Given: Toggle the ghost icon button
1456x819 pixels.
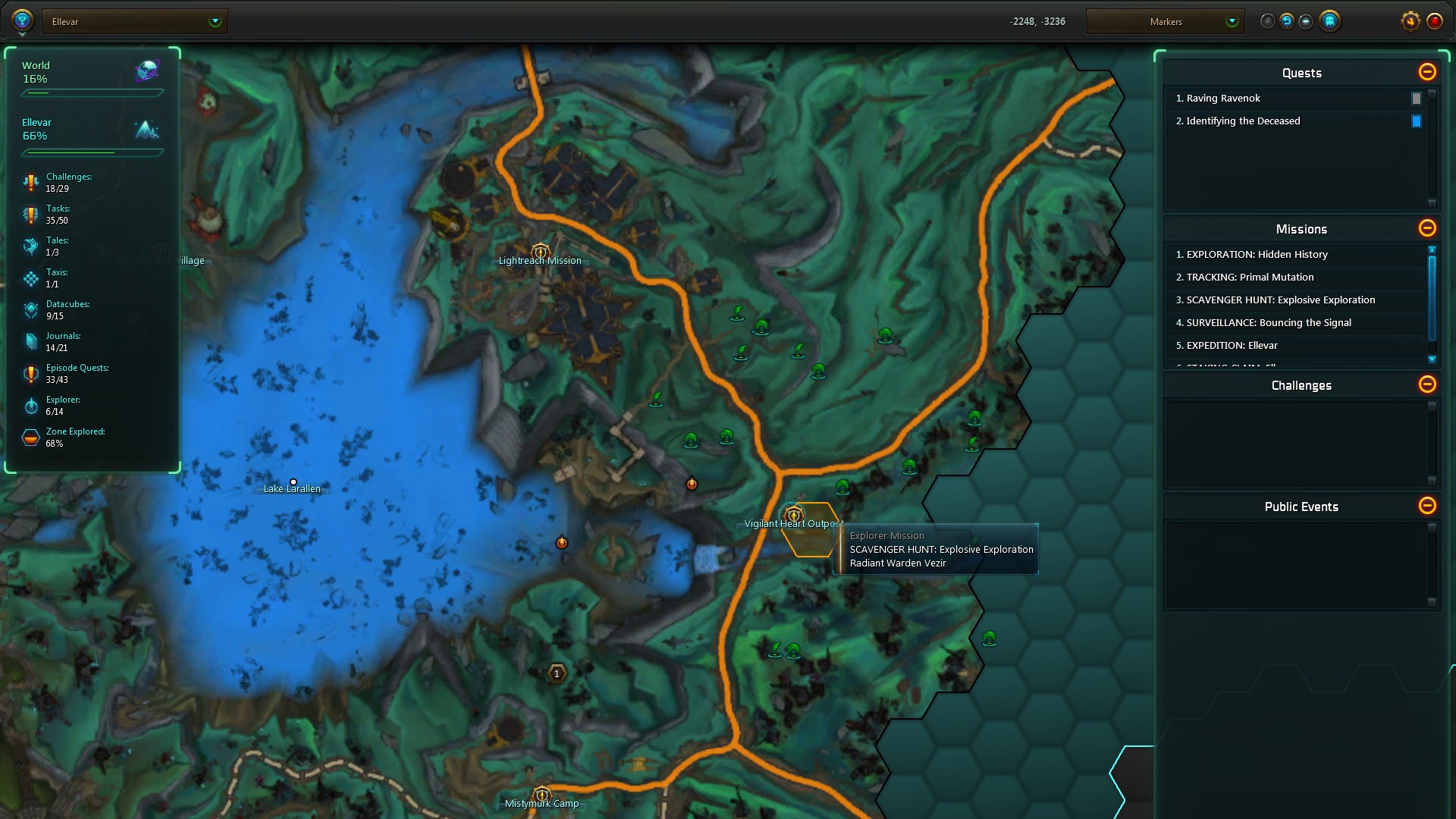Looking at the screenshot, I should pyautogui.click(x=1329, y=21).
